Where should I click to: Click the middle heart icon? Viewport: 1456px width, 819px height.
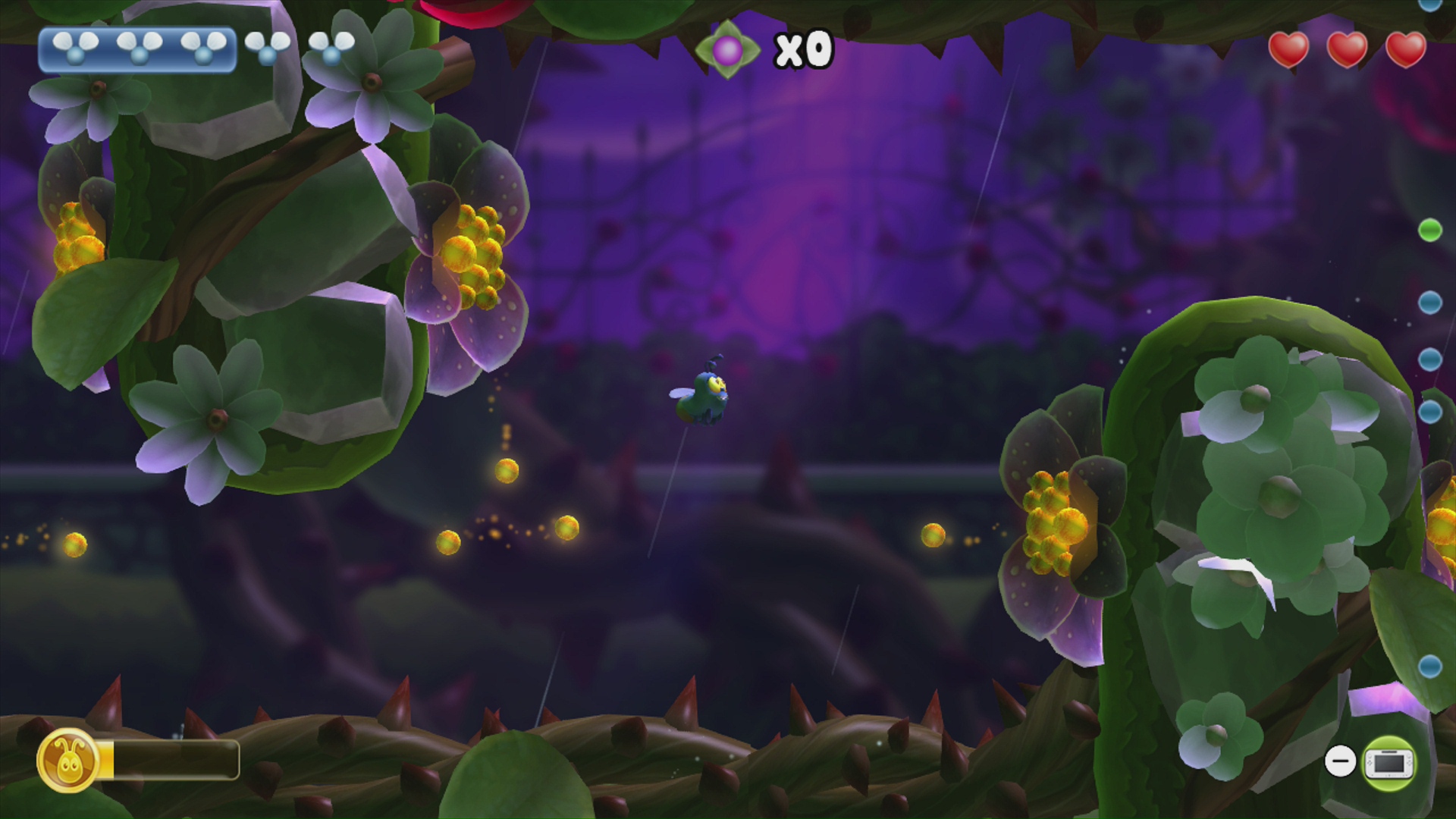point(1348,52)
